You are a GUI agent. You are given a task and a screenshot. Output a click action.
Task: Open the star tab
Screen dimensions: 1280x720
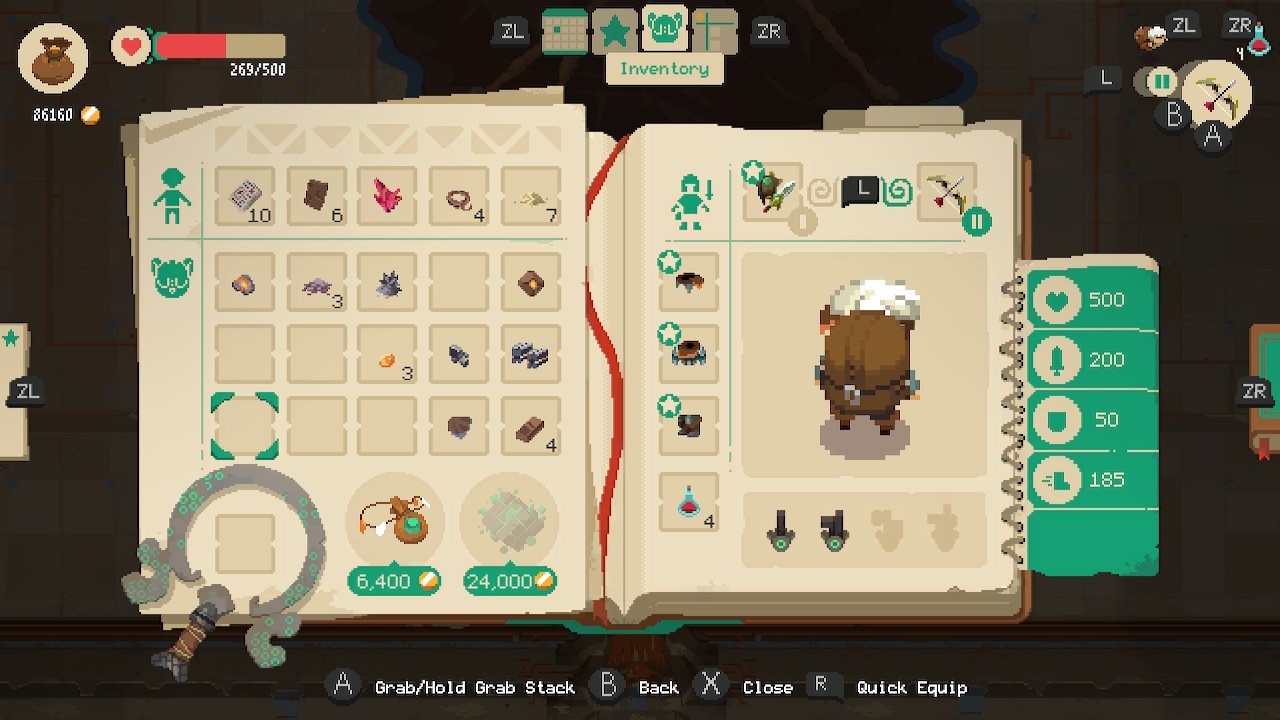click(x=614, y=32)
